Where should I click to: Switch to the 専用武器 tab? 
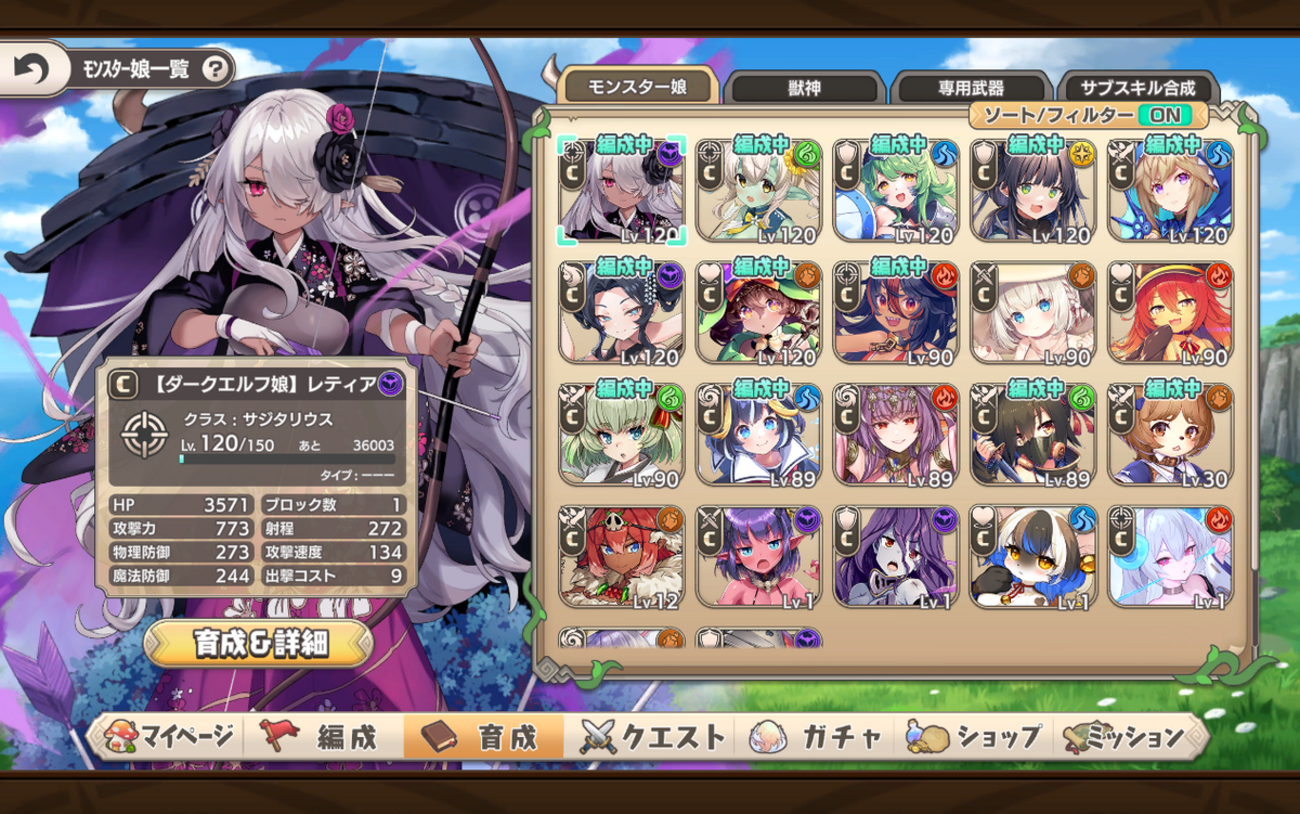969,87
